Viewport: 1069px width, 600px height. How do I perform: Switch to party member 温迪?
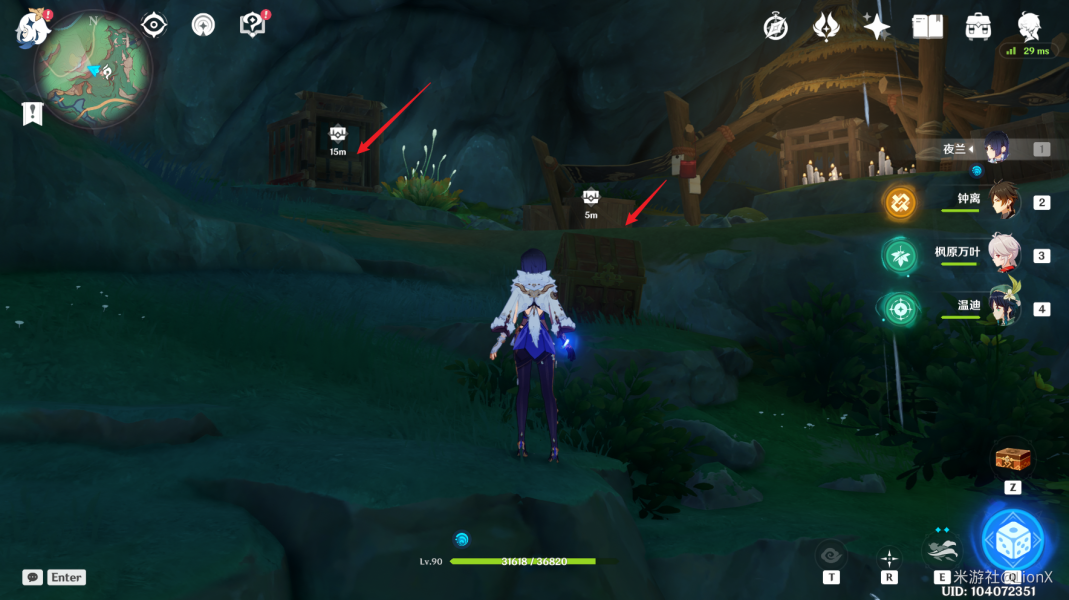pos(1001,306)
